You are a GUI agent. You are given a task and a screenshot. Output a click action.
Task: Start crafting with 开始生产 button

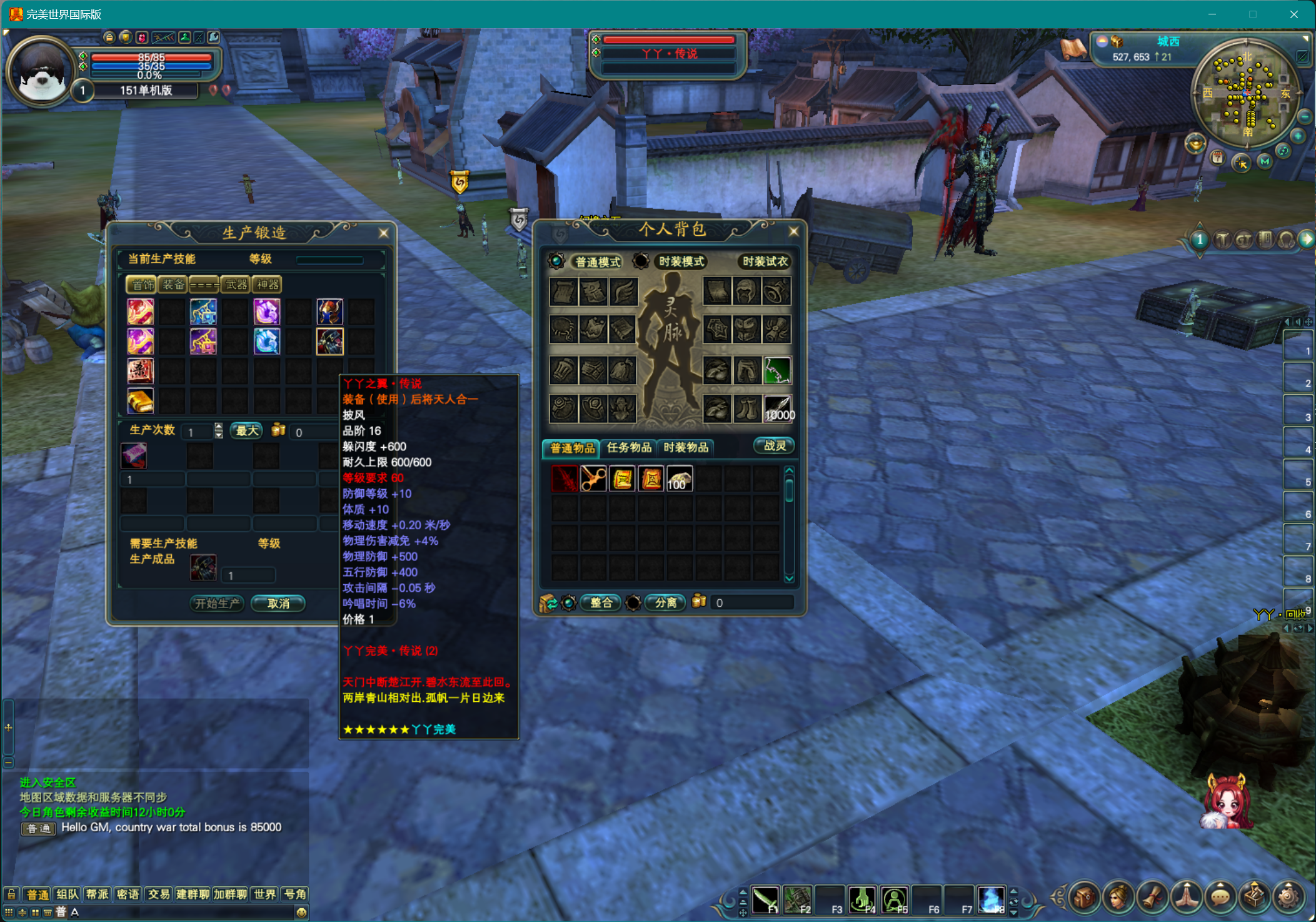[216, 604]
